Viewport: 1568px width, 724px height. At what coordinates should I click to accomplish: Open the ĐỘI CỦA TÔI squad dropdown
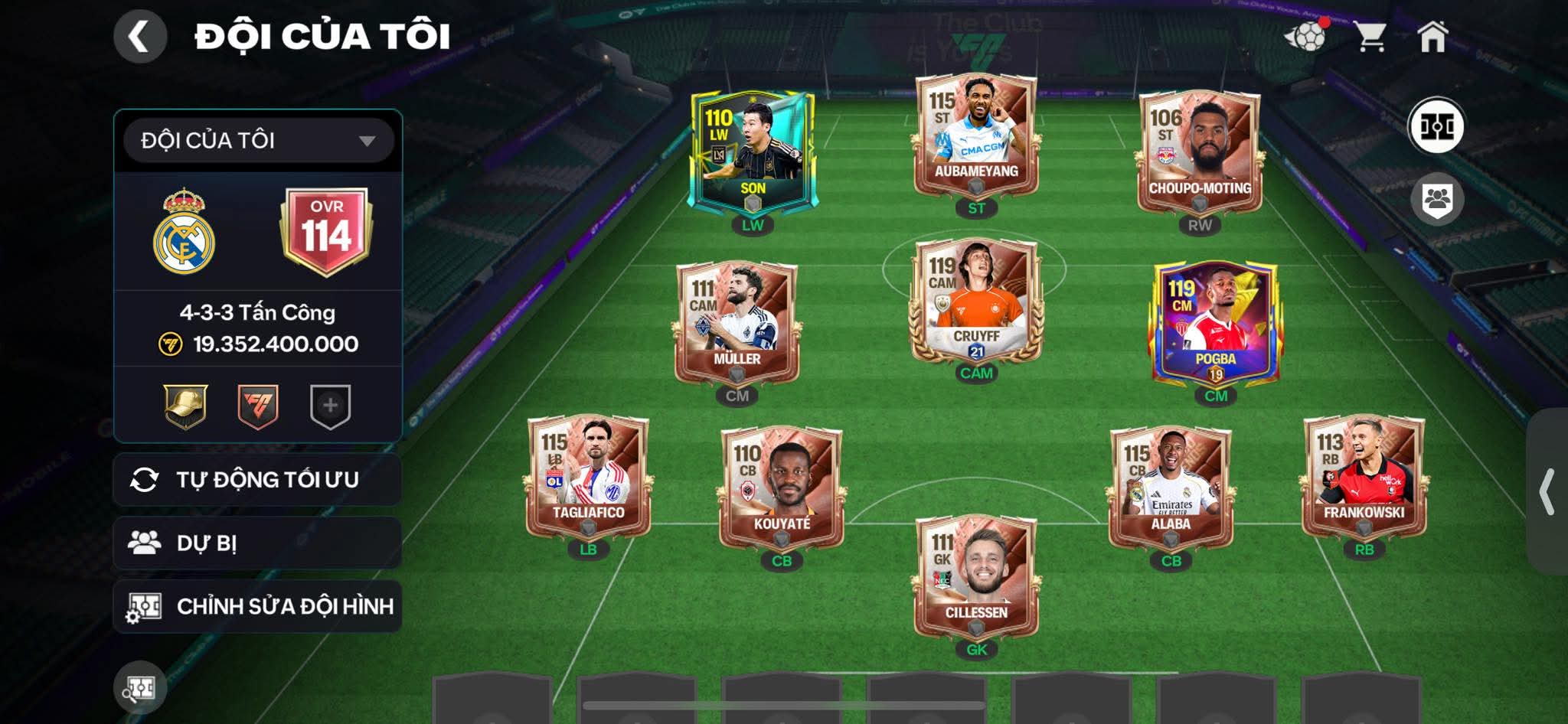click(258, 141)
